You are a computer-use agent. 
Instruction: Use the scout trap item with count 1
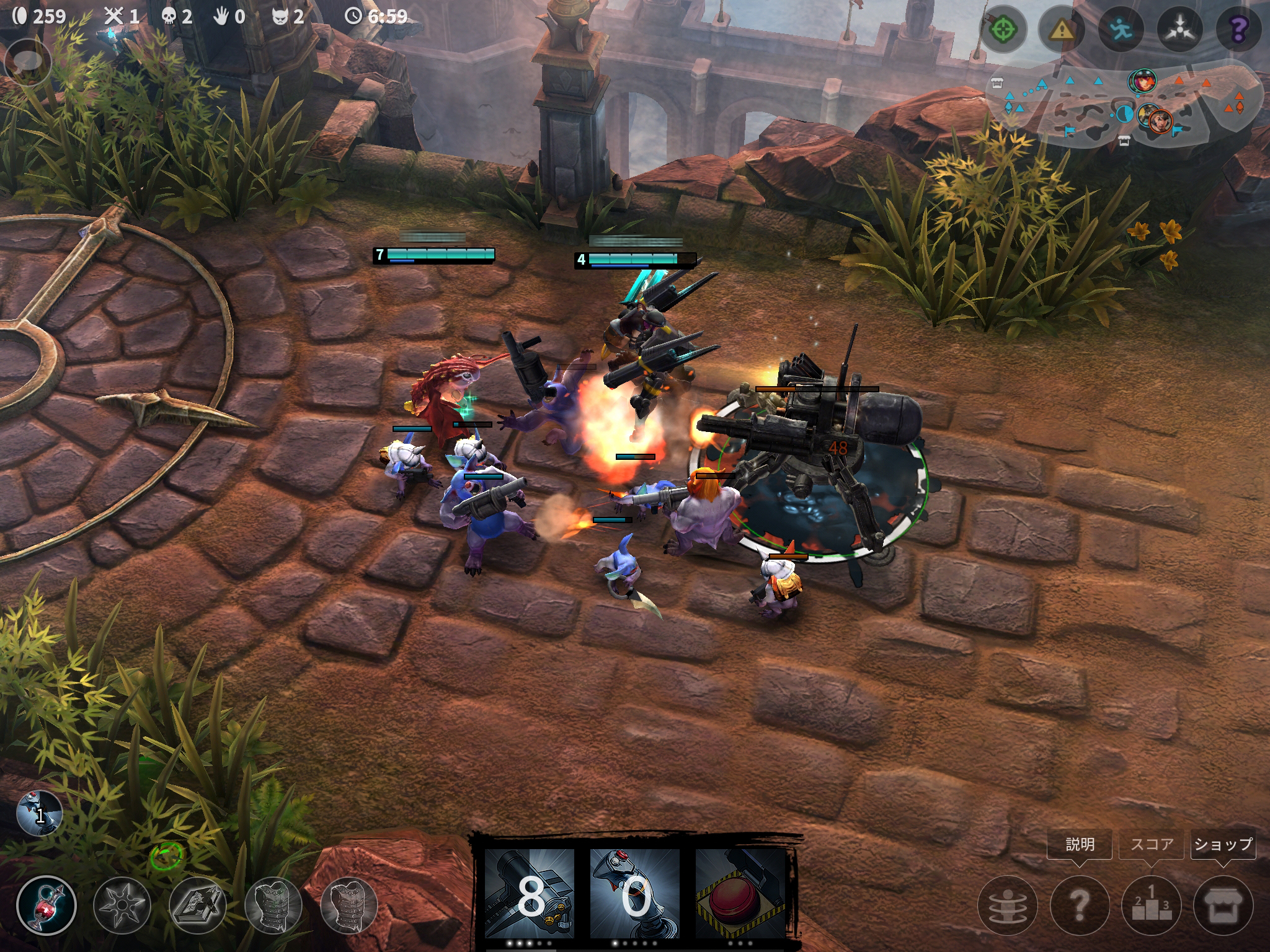point(40,813)
